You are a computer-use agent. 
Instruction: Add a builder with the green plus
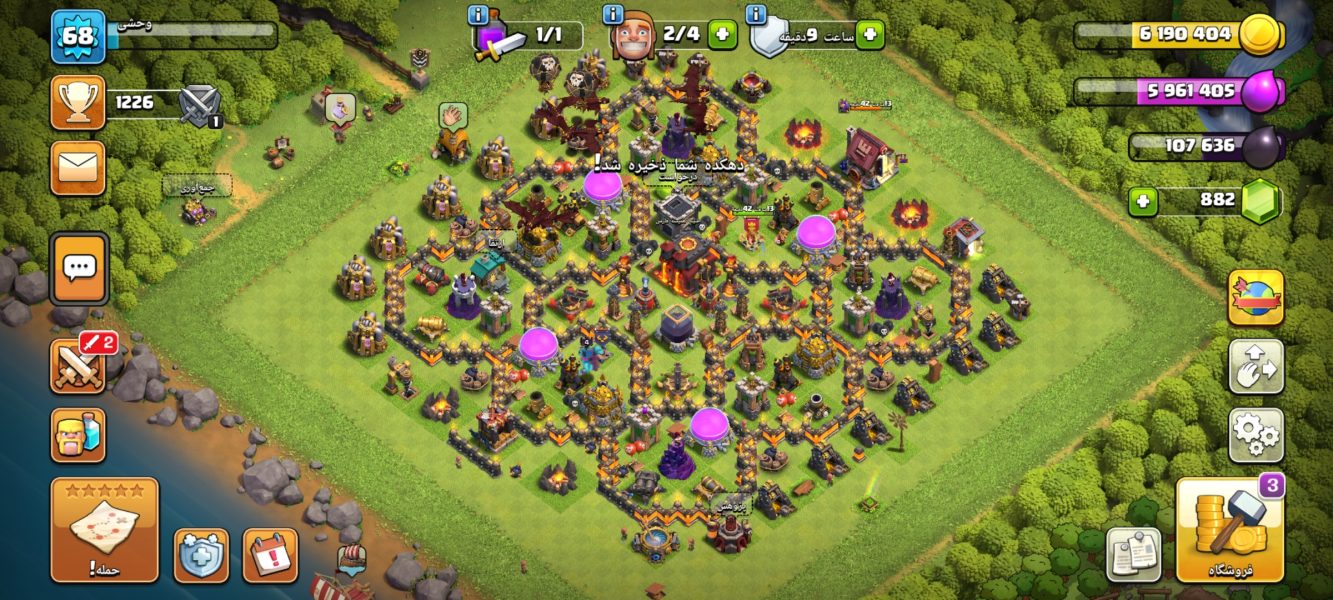pyautogui.click(x=722, y=34)
